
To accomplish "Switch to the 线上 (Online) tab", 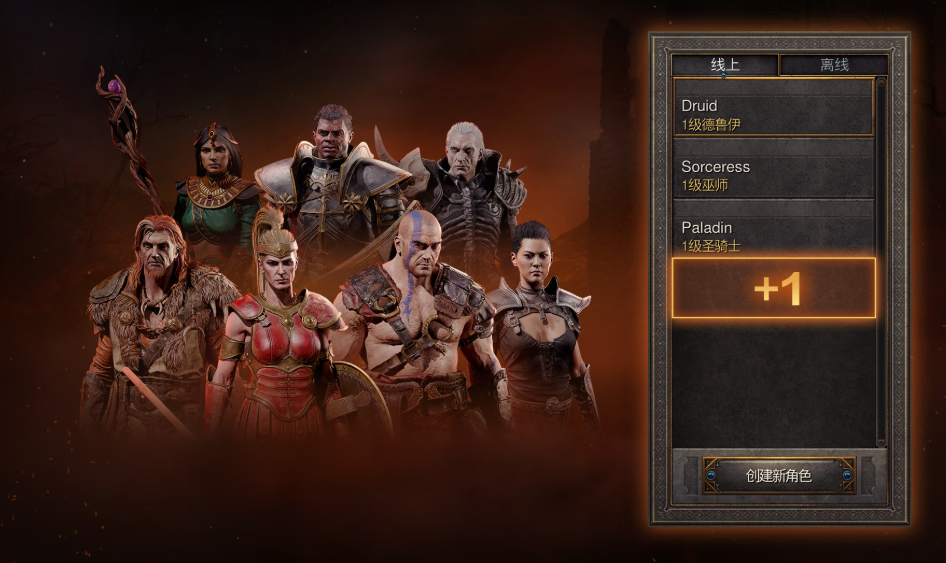I will pos(724,65).
